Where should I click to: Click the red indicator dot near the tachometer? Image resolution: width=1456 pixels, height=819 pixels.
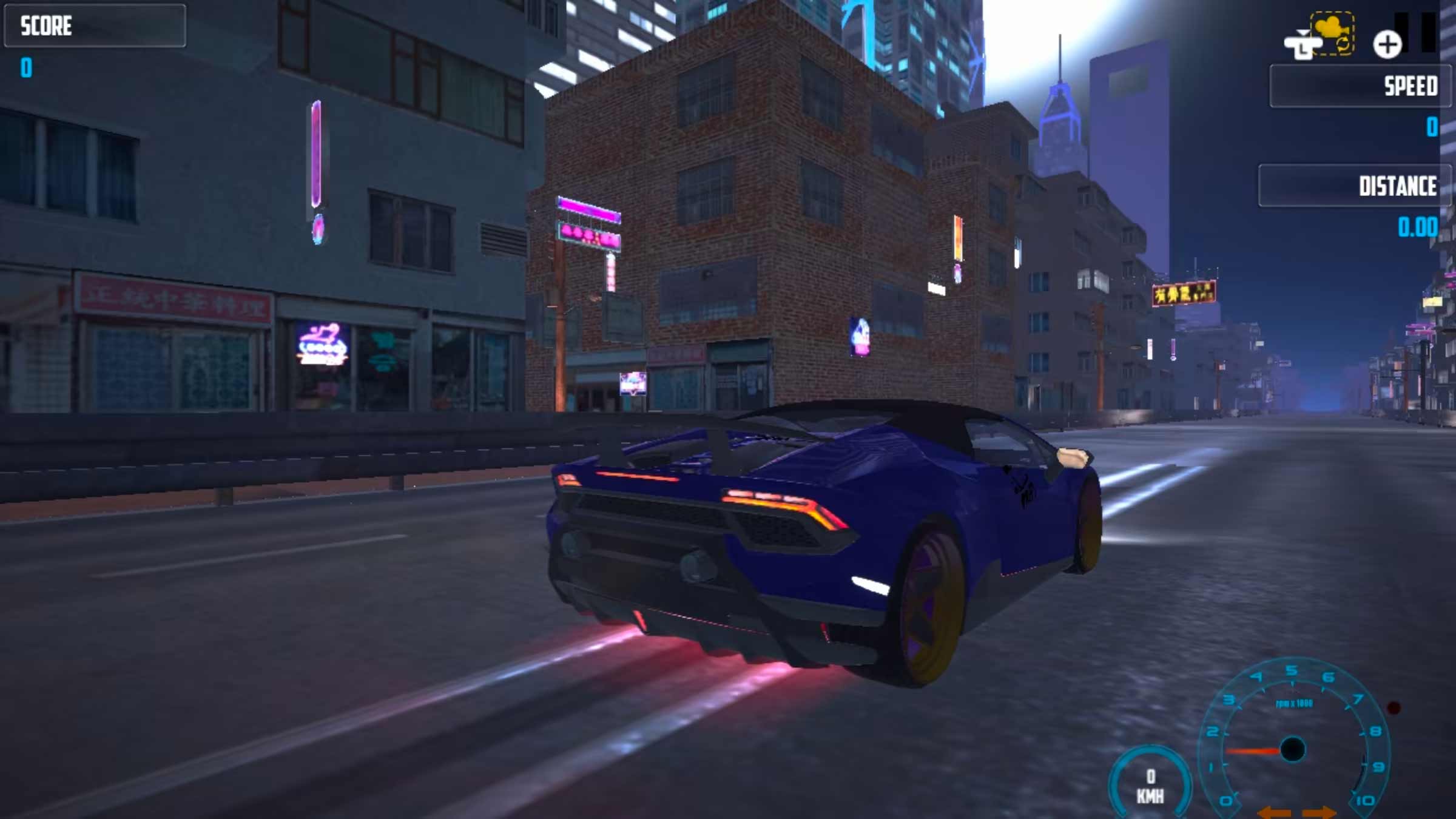coord(1393,709)
